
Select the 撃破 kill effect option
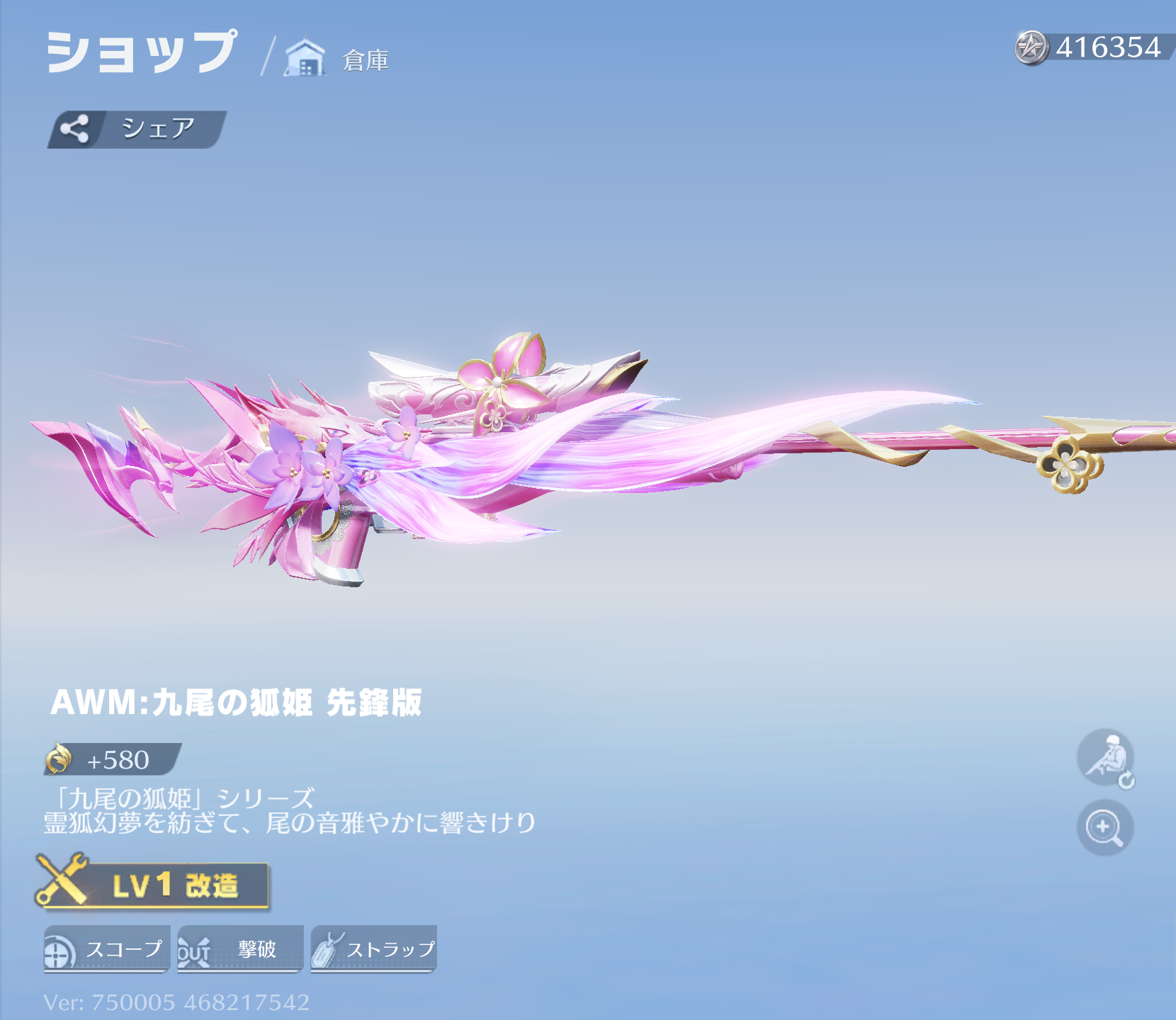[x=240, y=949]
